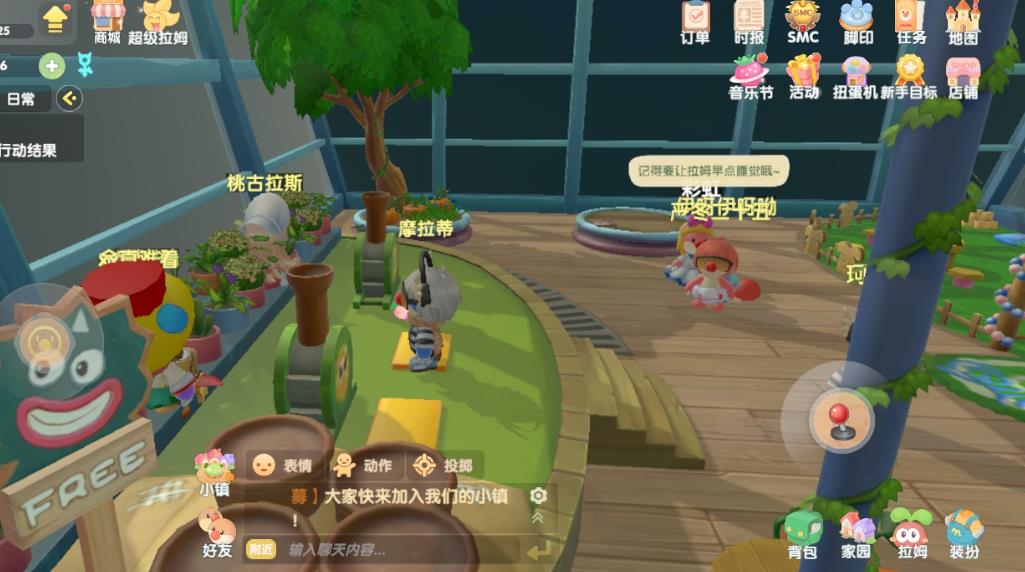Open the 任务 quests menu
1025x572 pixels.
coord(910,21)
